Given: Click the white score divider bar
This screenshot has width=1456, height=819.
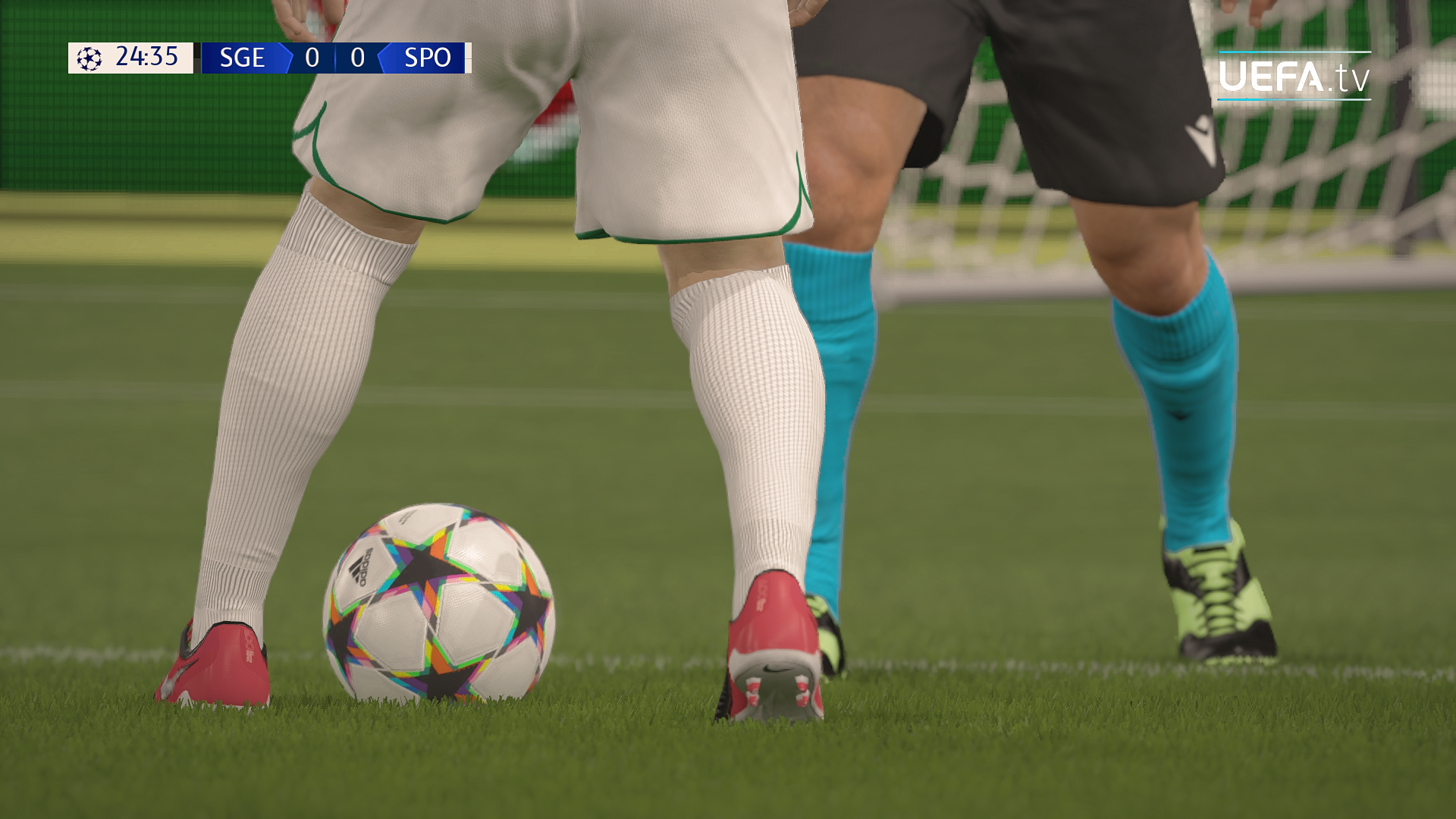Looking at the screenshot, I should 336,57.
